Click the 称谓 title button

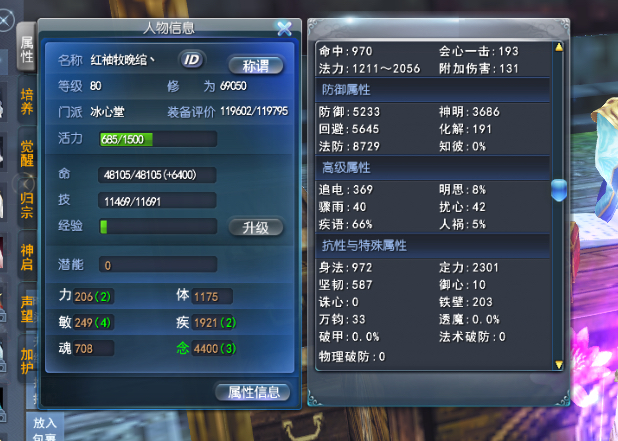pyautogui.click(x=255, y=65)
